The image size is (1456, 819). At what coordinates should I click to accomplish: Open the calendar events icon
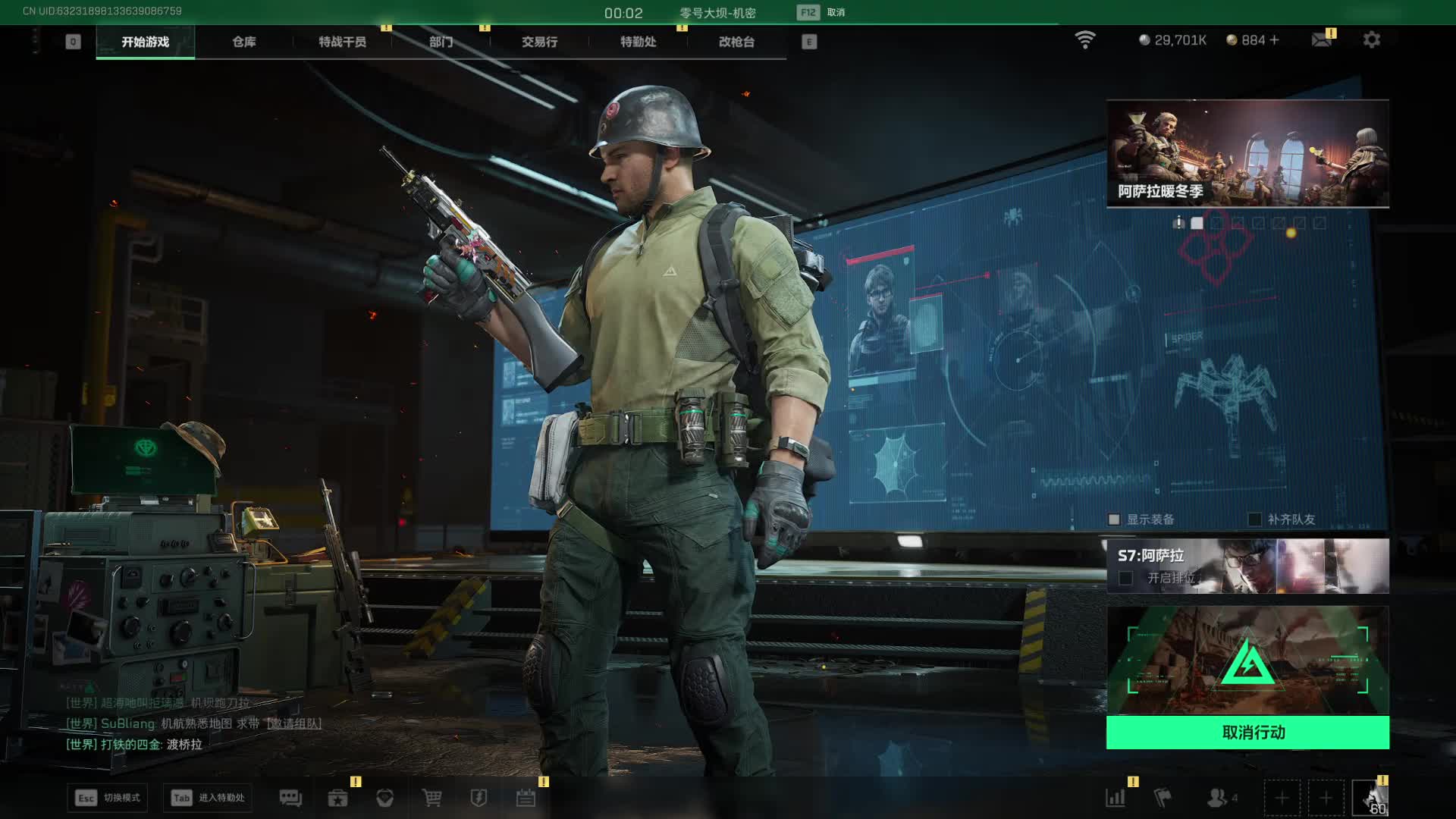(526, 798)
